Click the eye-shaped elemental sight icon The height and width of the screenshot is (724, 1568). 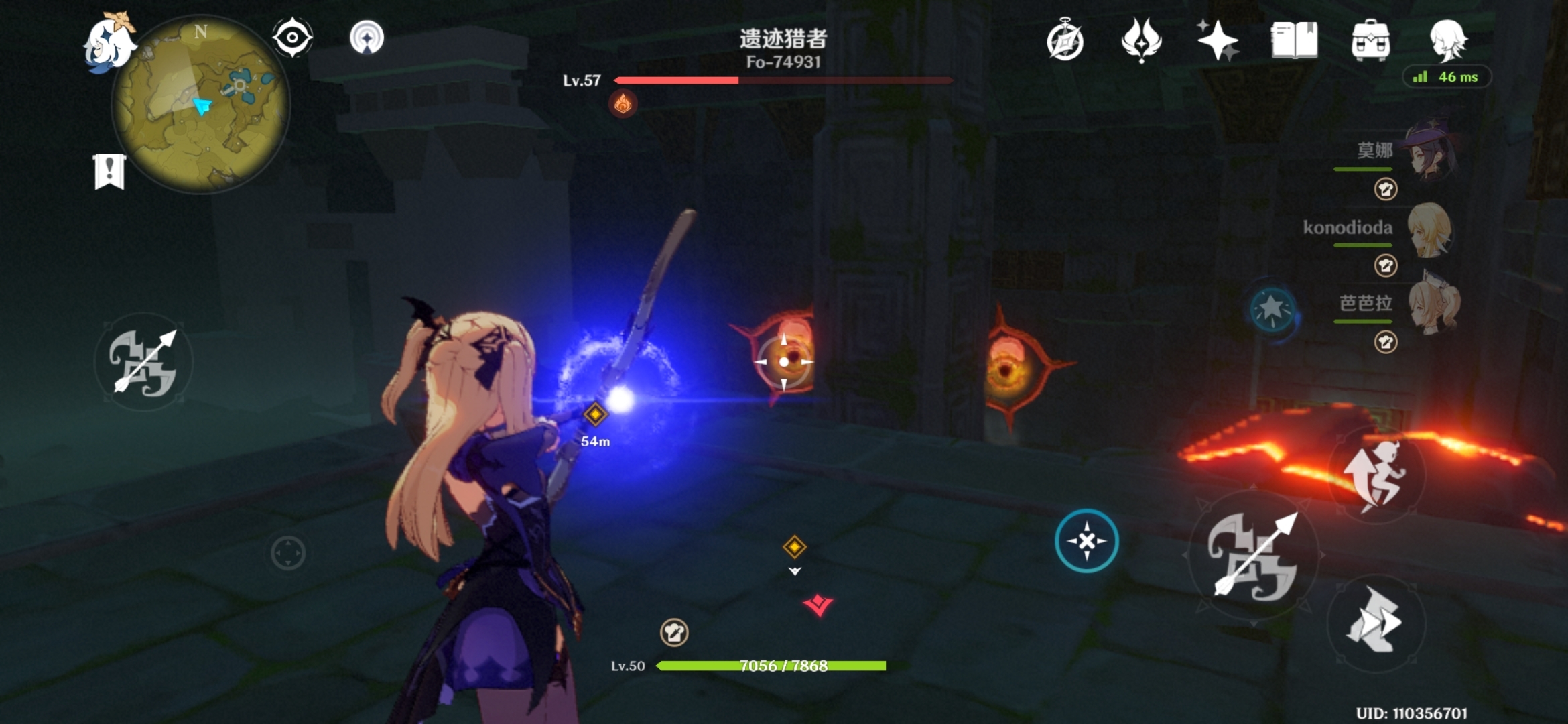tap(292, 38)
